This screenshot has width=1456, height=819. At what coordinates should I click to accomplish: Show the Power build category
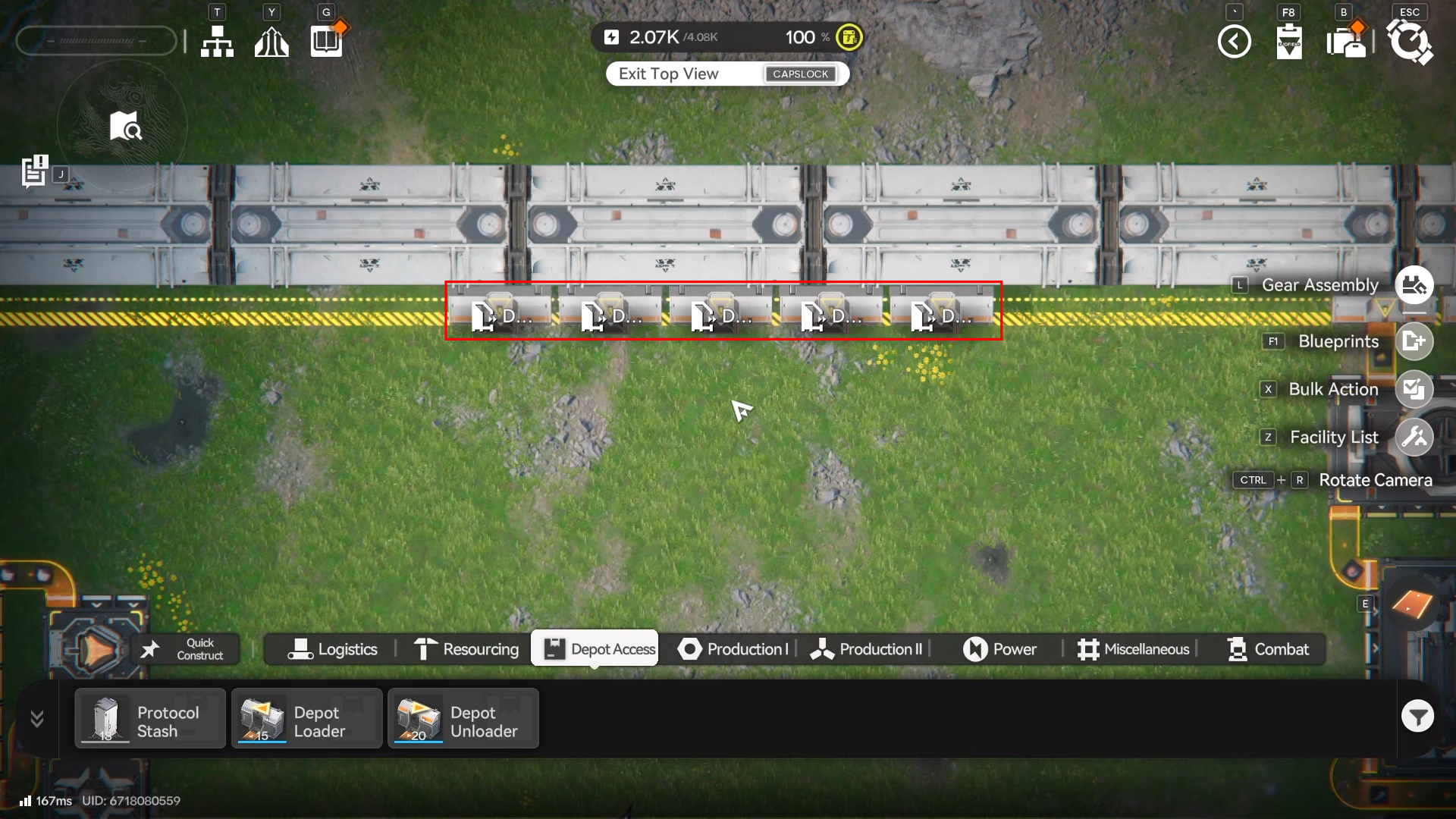pos(999,649)
